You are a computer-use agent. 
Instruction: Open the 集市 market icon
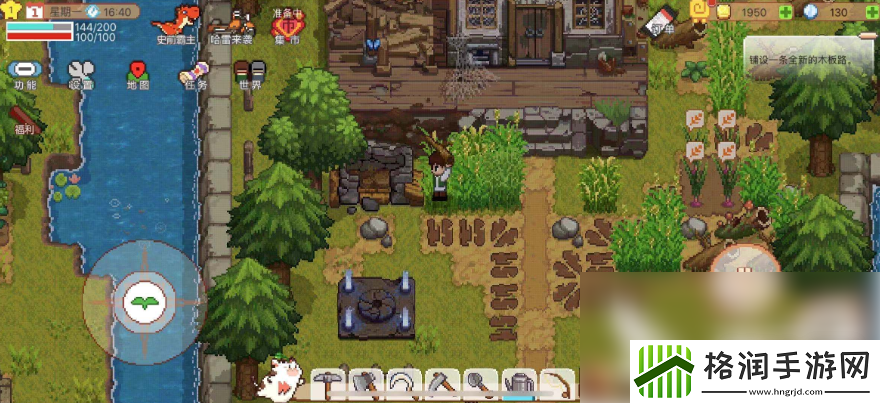287,27
